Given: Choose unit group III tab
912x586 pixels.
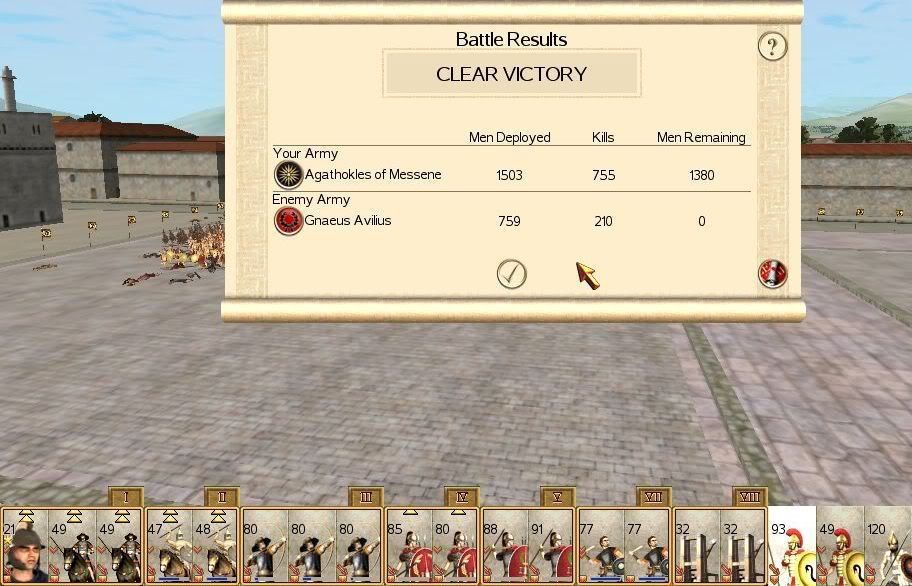Looking at the screenshot, I should coord(366,497).
